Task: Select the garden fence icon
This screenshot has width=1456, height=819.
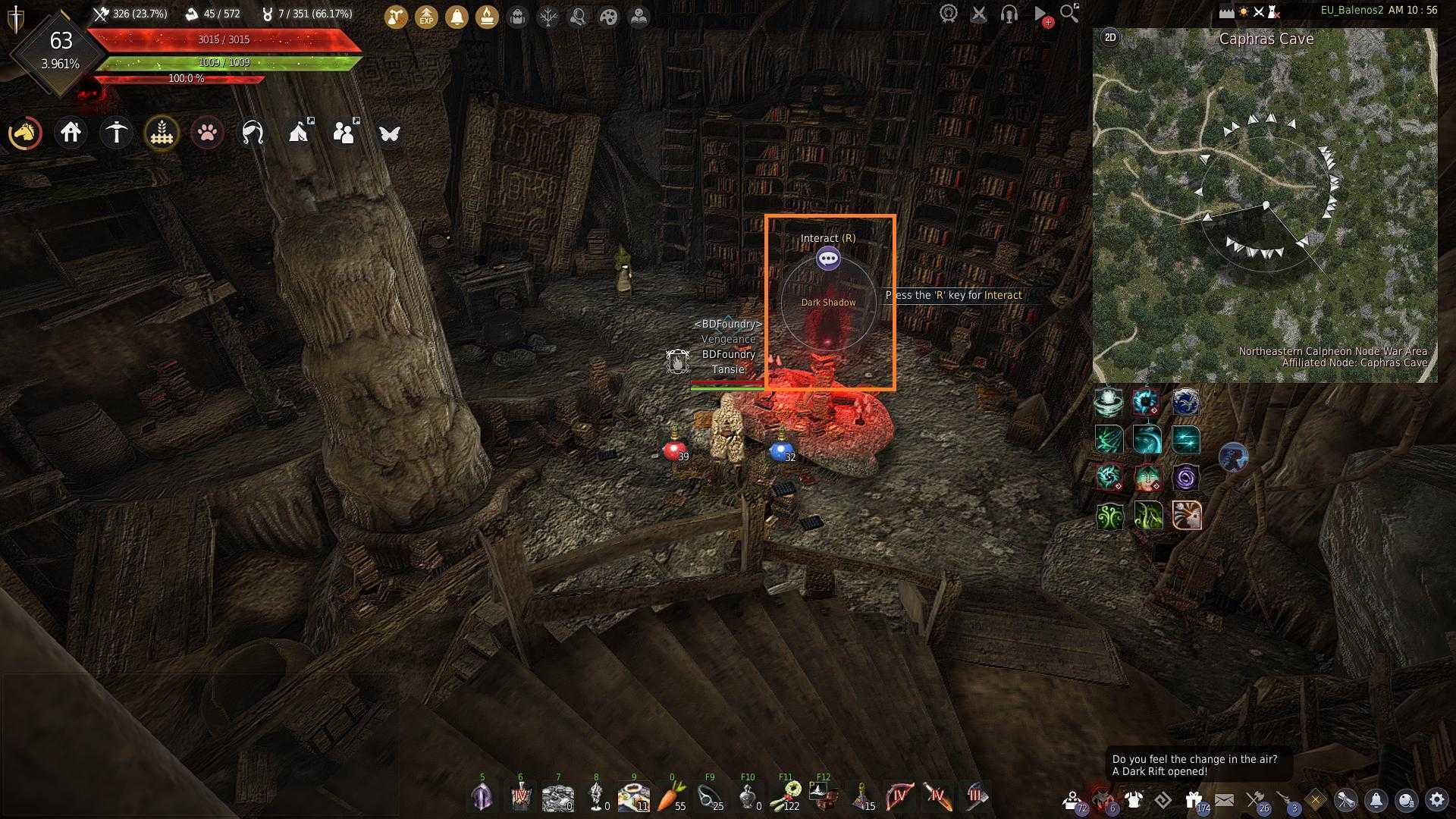Action: (x=162, y=133)
